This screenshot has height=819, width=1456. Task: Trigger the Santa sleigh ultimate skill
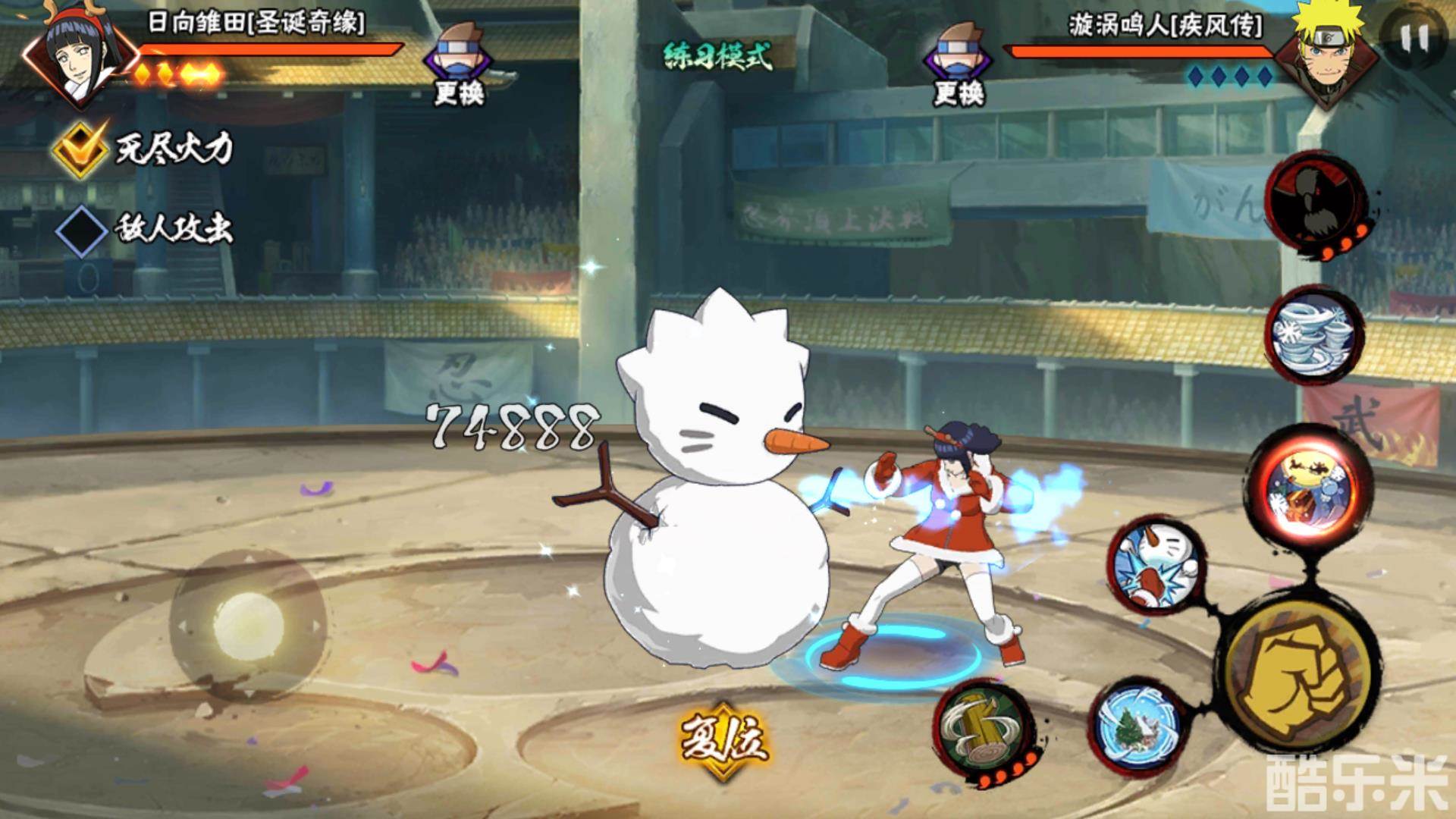1309,487
